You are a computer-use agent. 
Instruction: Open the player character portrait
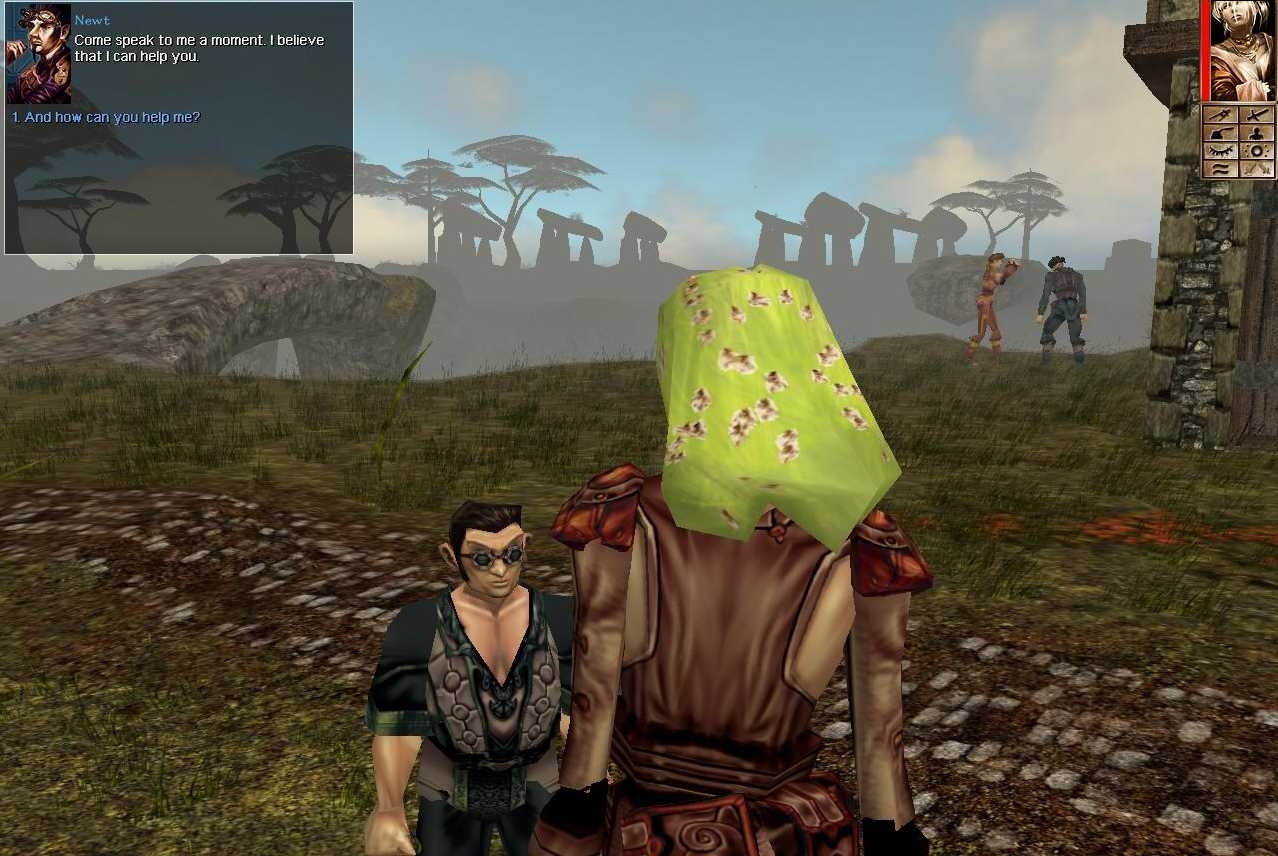coord(1242,50)
